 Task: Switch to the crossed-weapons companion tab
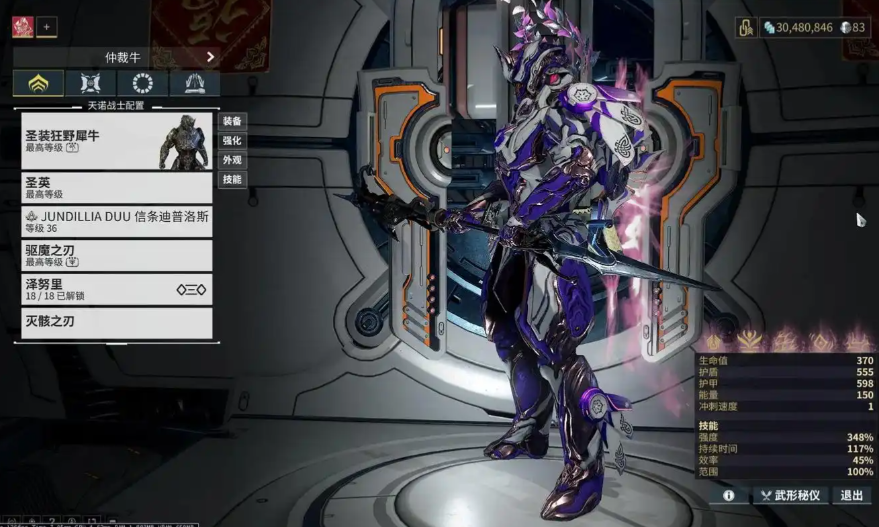click(x=90, y=84)
